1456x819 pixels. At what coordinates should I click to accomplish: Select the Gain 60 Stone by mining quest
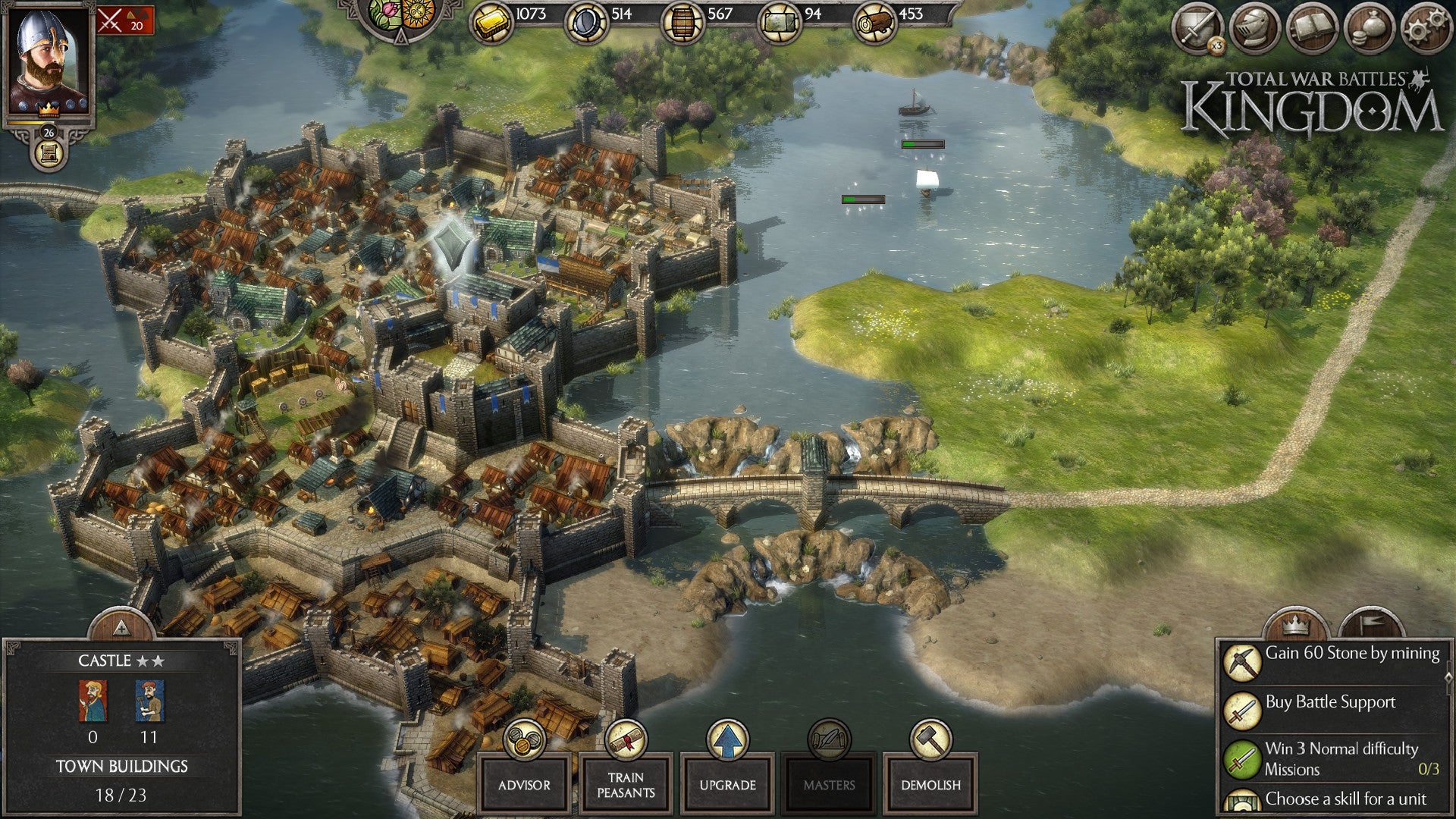1332,661
